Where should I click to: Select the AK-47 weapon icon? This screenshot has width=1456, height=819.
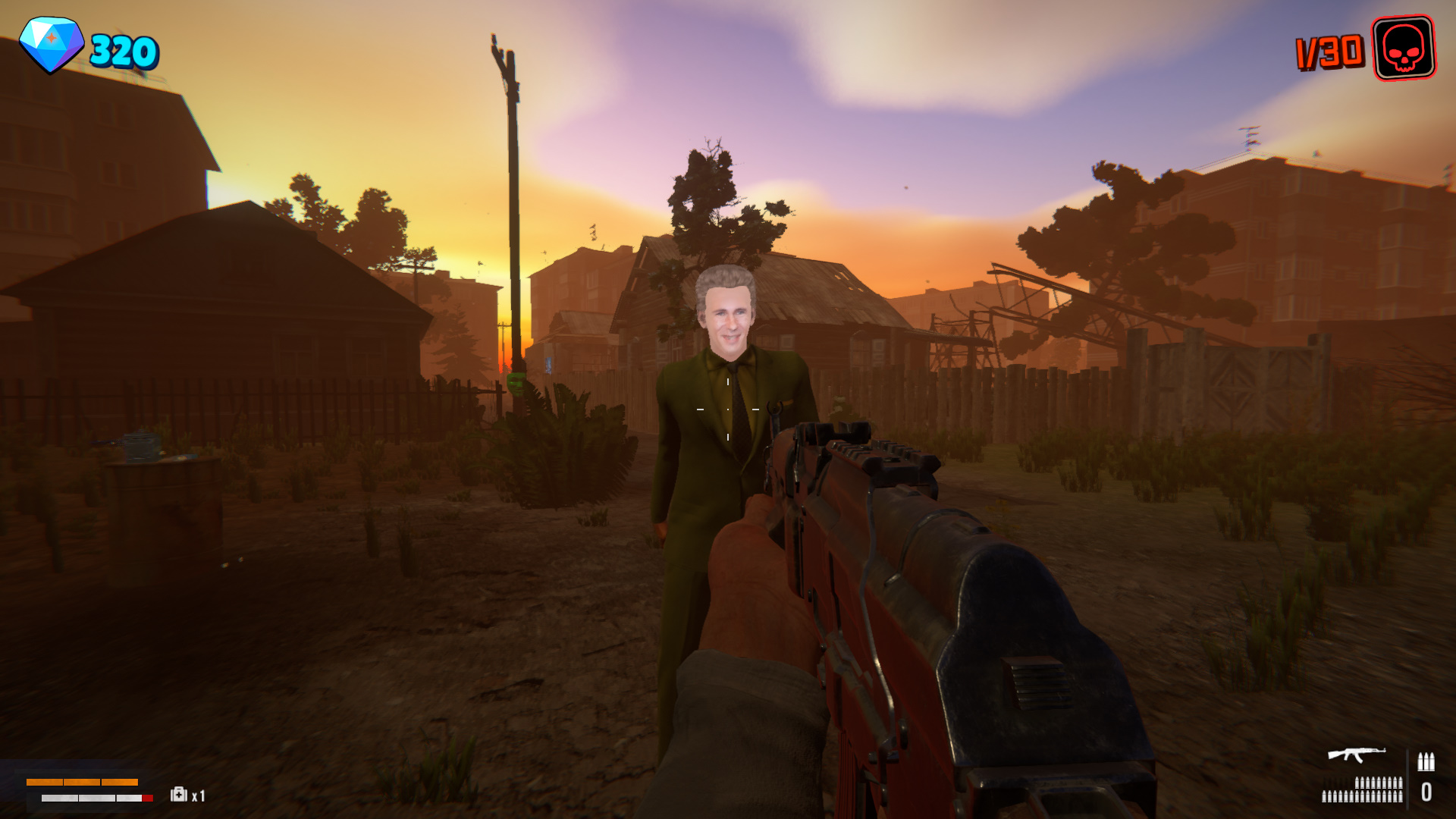(1357, 755)
